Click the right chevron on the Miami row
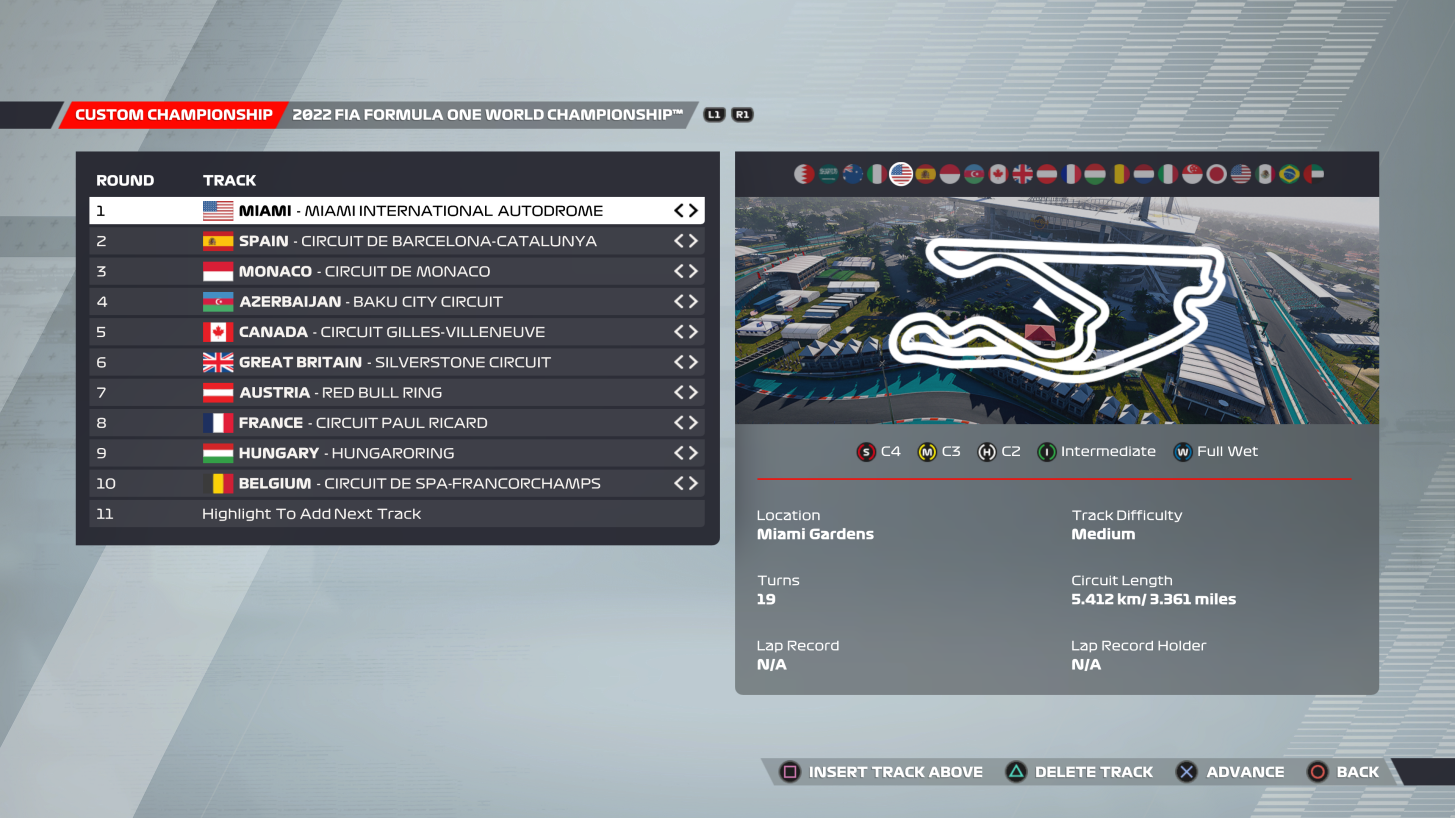 coord(692,210)
